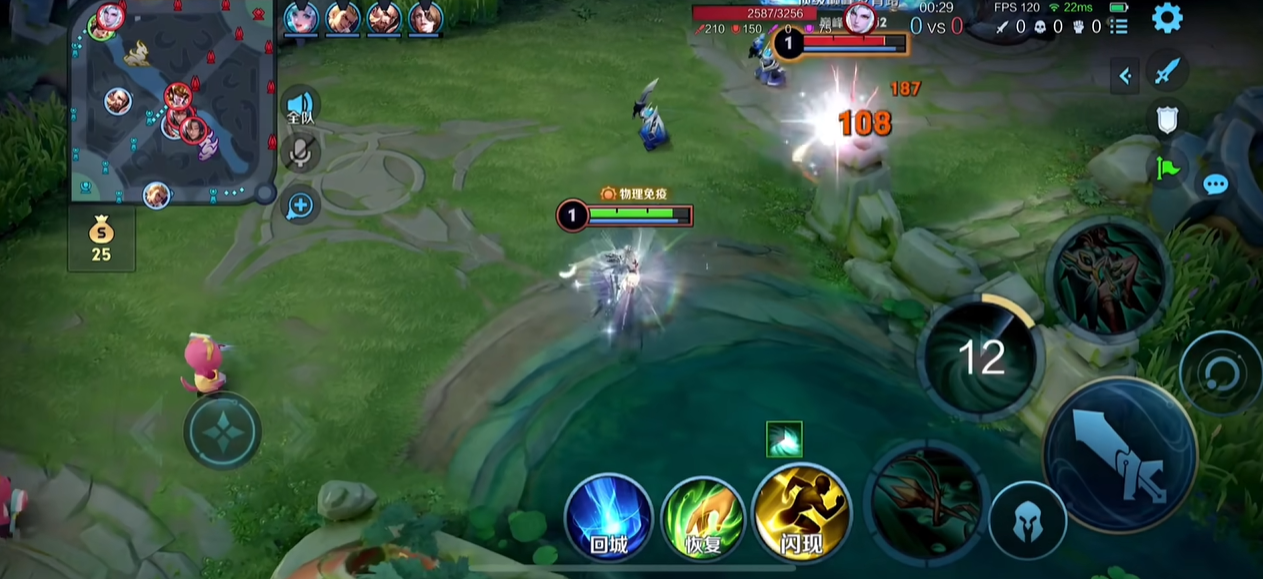Collapse the signal panel with the arrow
The image size is (1263, 579).
[1125, 75]
